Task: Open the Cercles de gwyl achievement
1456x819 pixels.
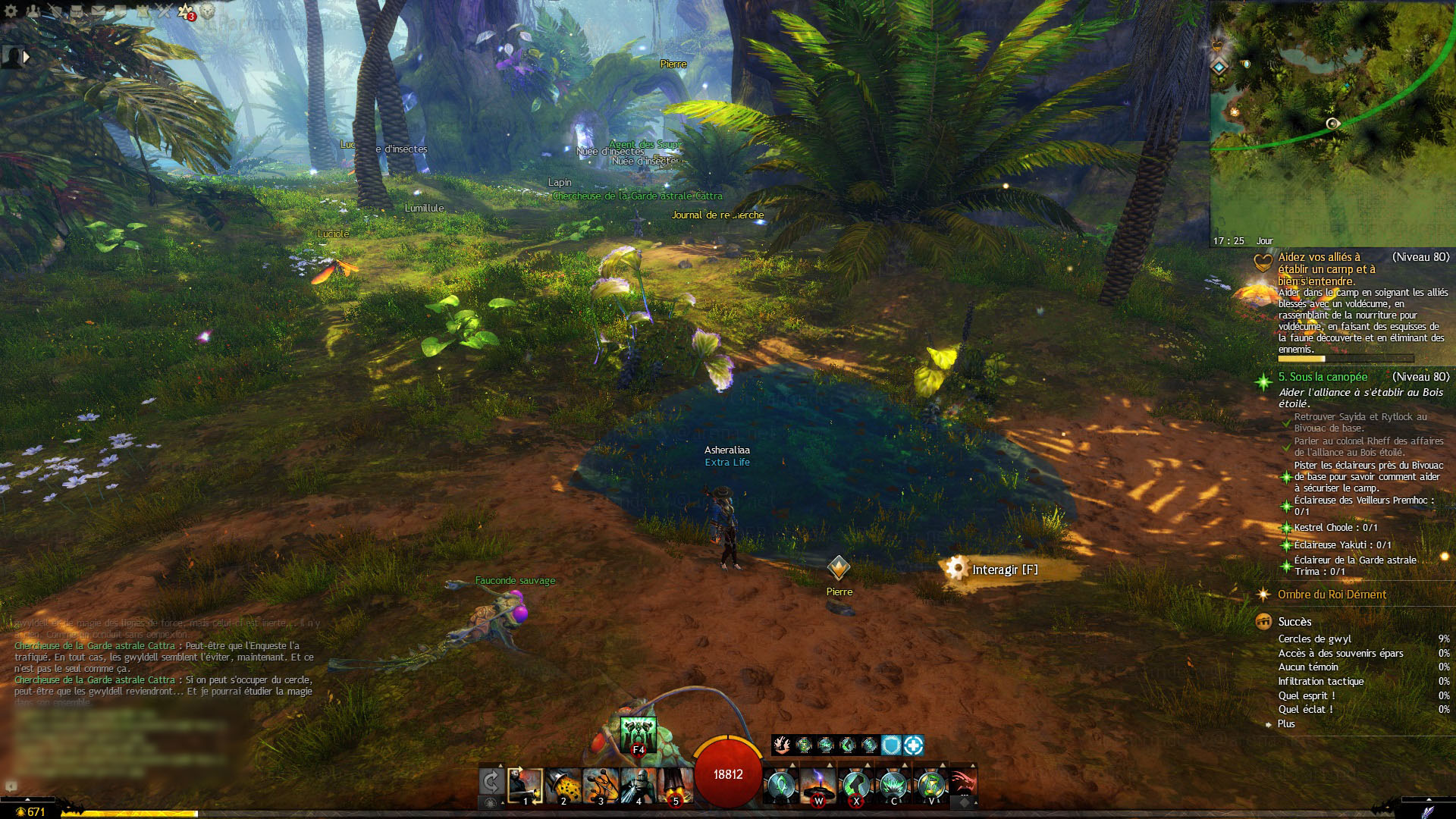Action: (x=1314, y=639)
